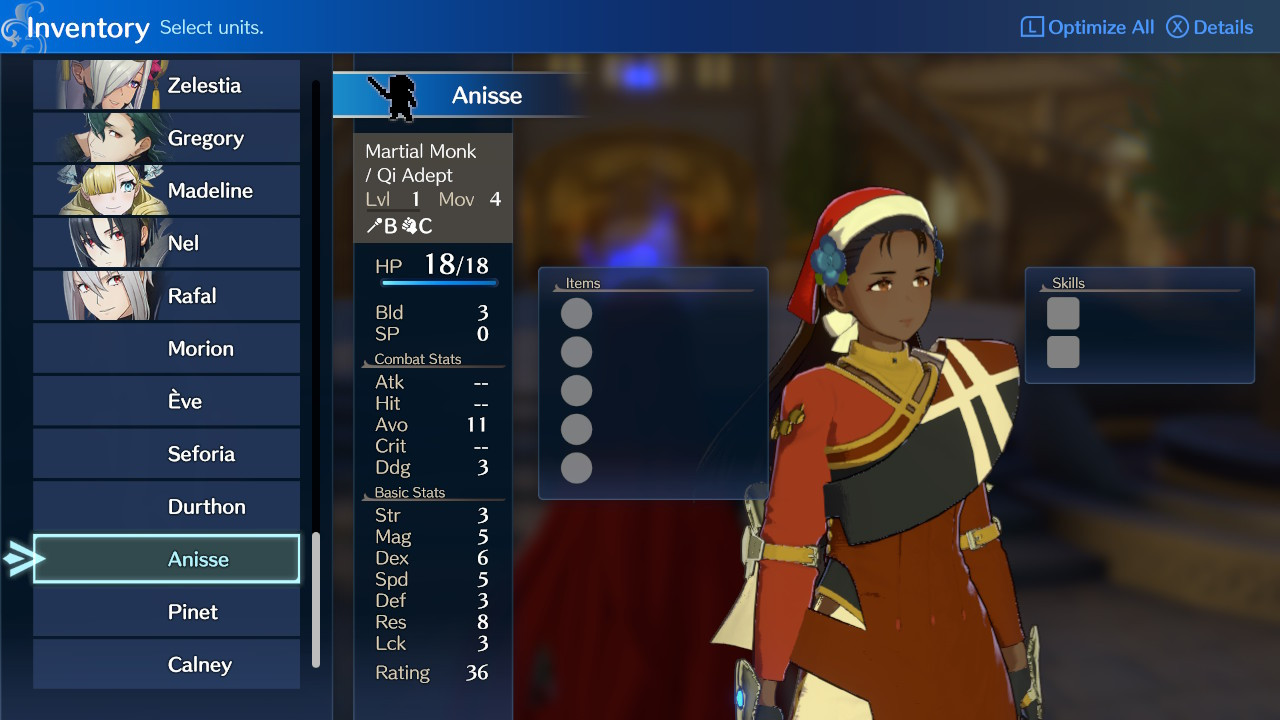Select the second skill slot square

click(1063, 351)
